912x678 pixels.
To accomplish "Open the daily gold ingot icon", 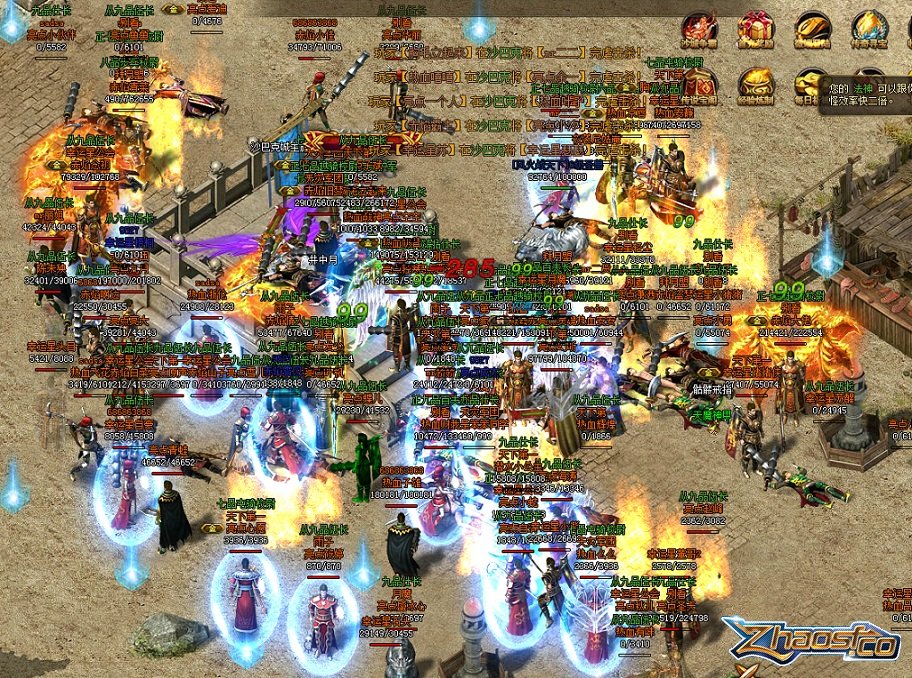I will 808,86.
